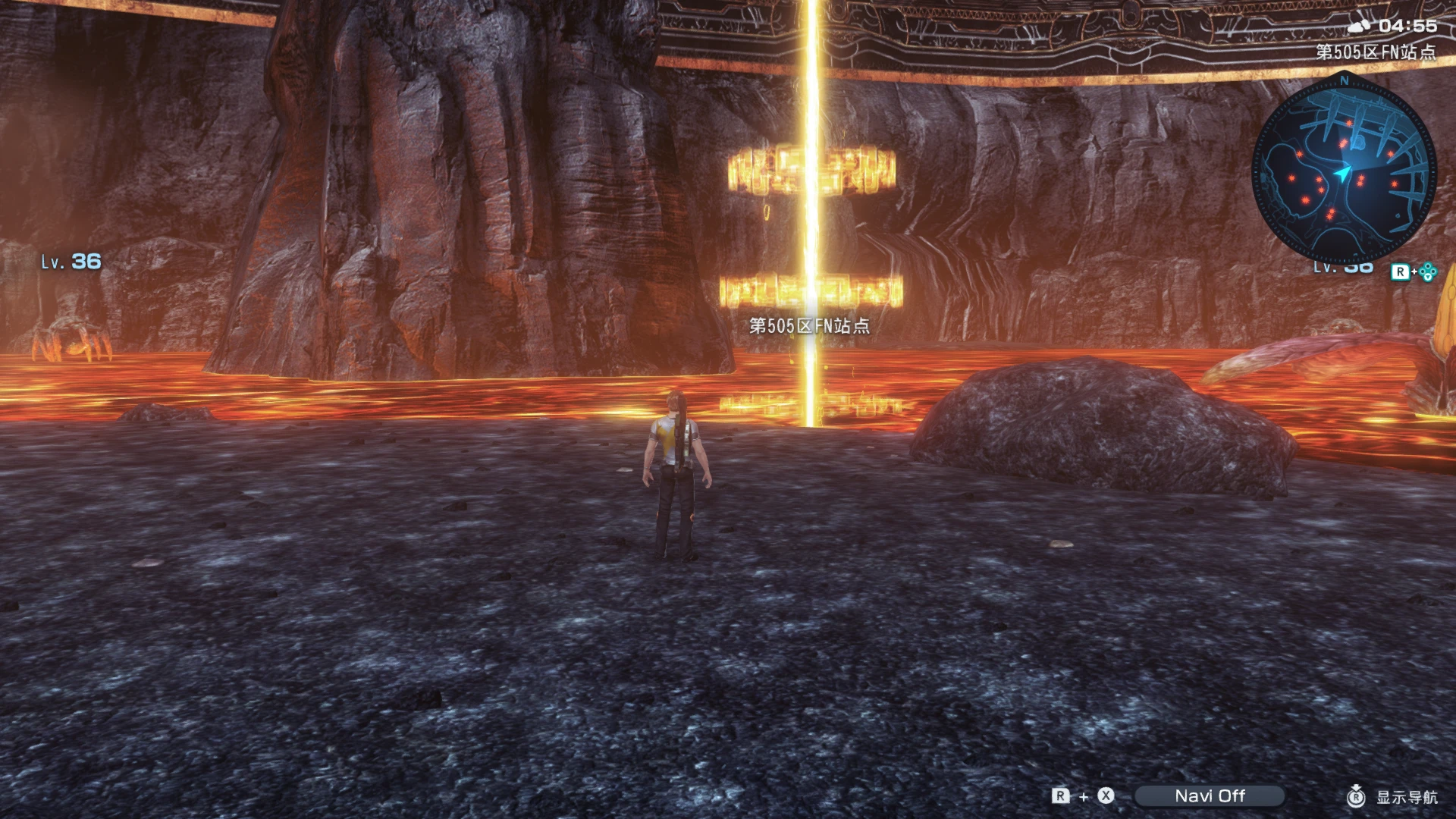Click the N compass marker atop the minimap
Image resolution: width=1456 pixels, height=819 pixels.
(x=1343, y=81)
